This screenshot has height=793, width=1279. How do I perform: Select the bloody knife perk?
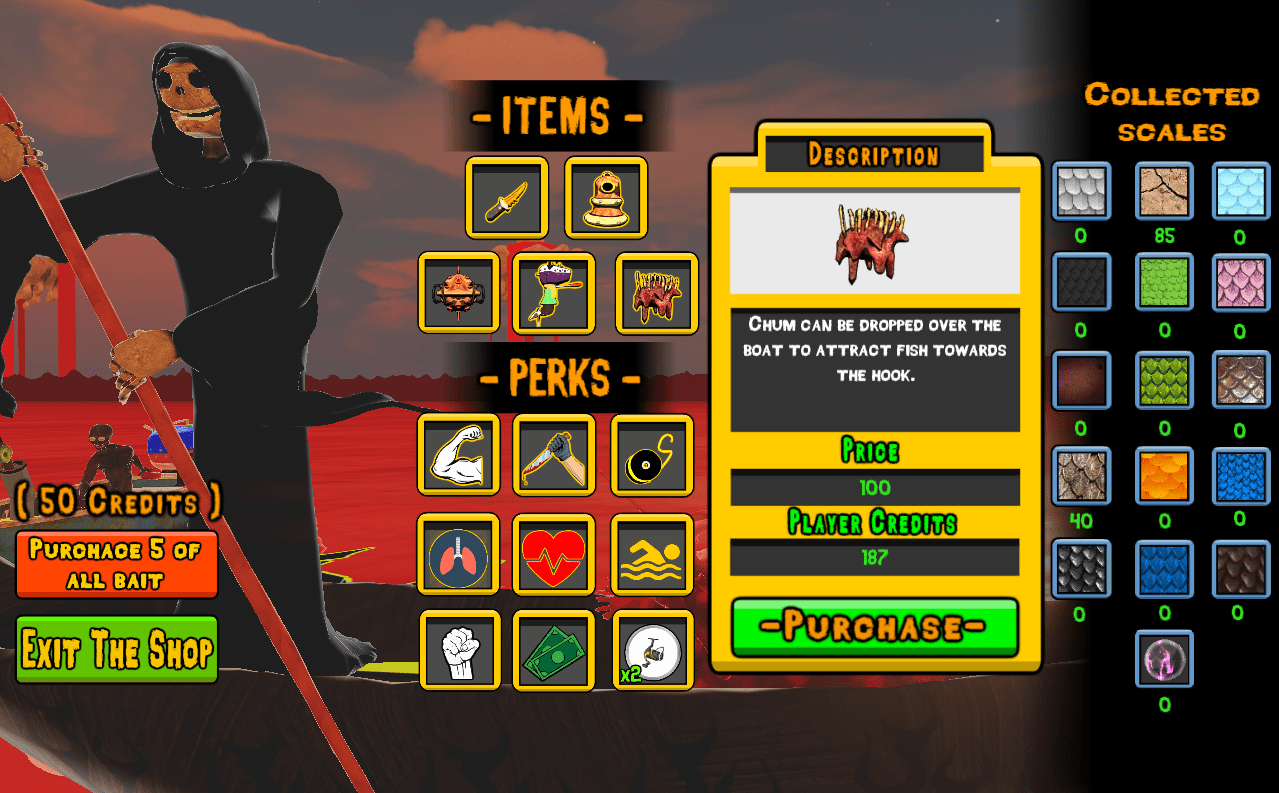[554, 455]
